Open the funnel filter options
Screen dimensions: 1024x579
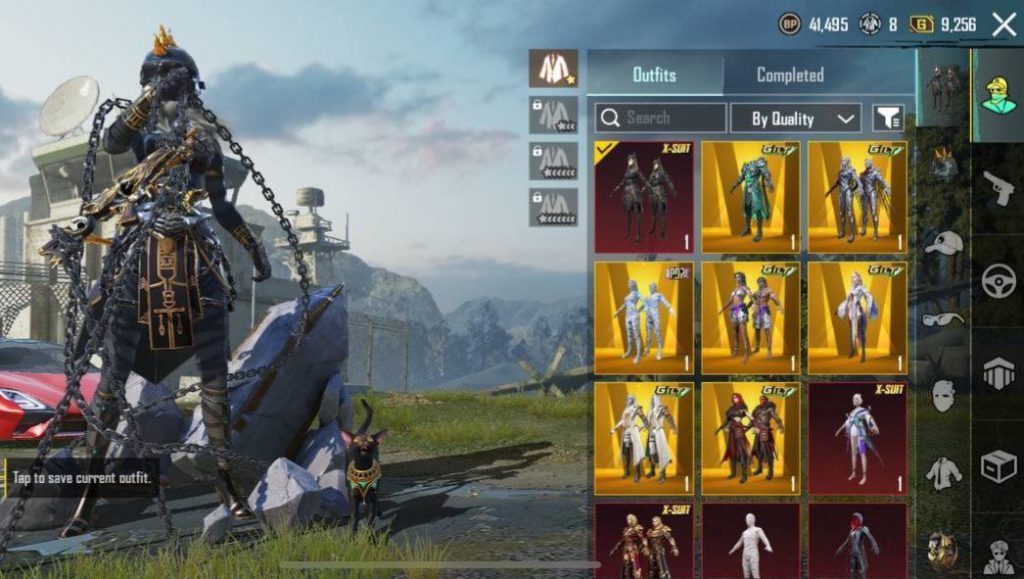coord(888,118)
